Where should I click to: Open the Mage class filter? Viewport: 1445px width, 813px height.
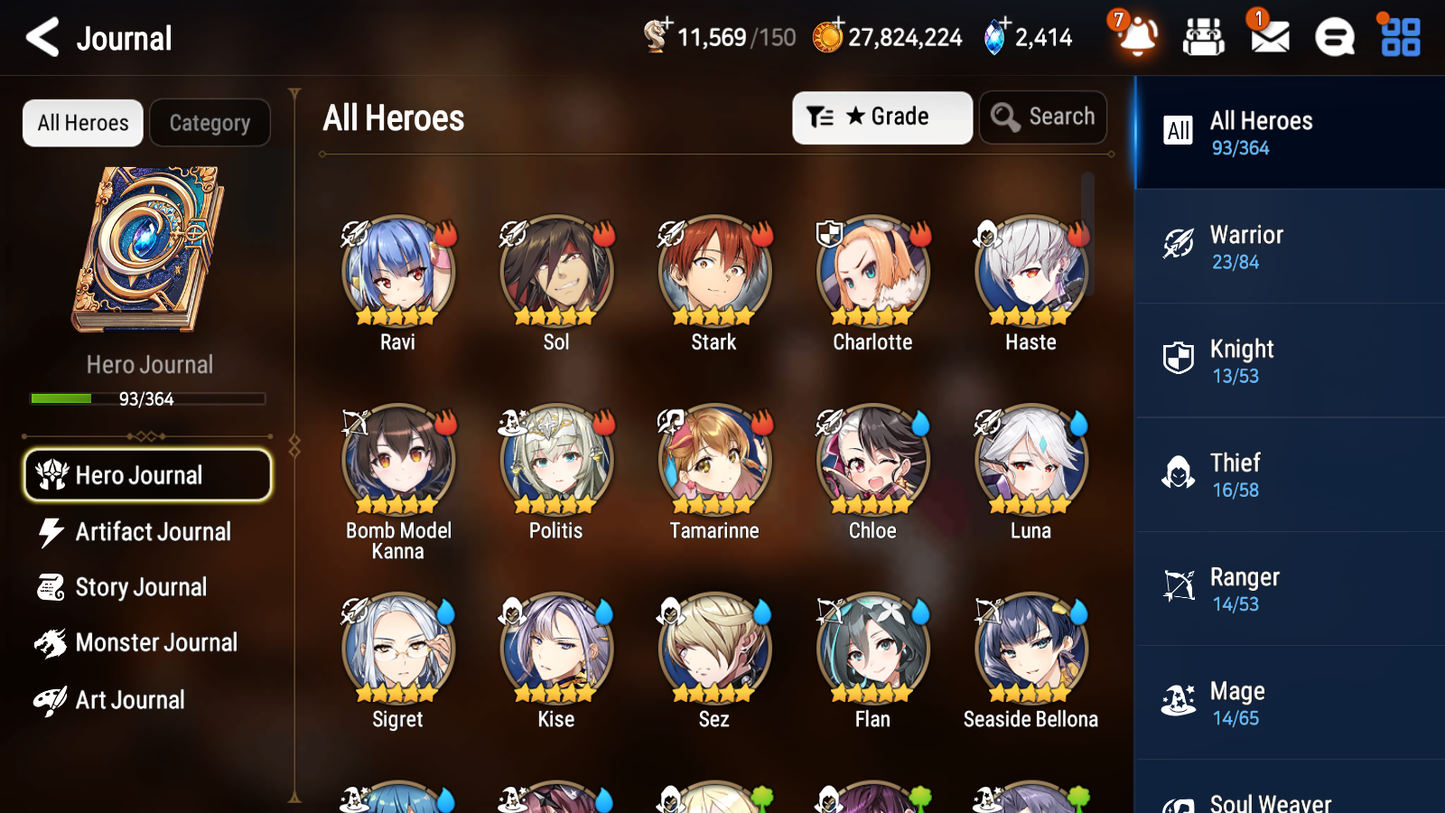click(1289, 702)
